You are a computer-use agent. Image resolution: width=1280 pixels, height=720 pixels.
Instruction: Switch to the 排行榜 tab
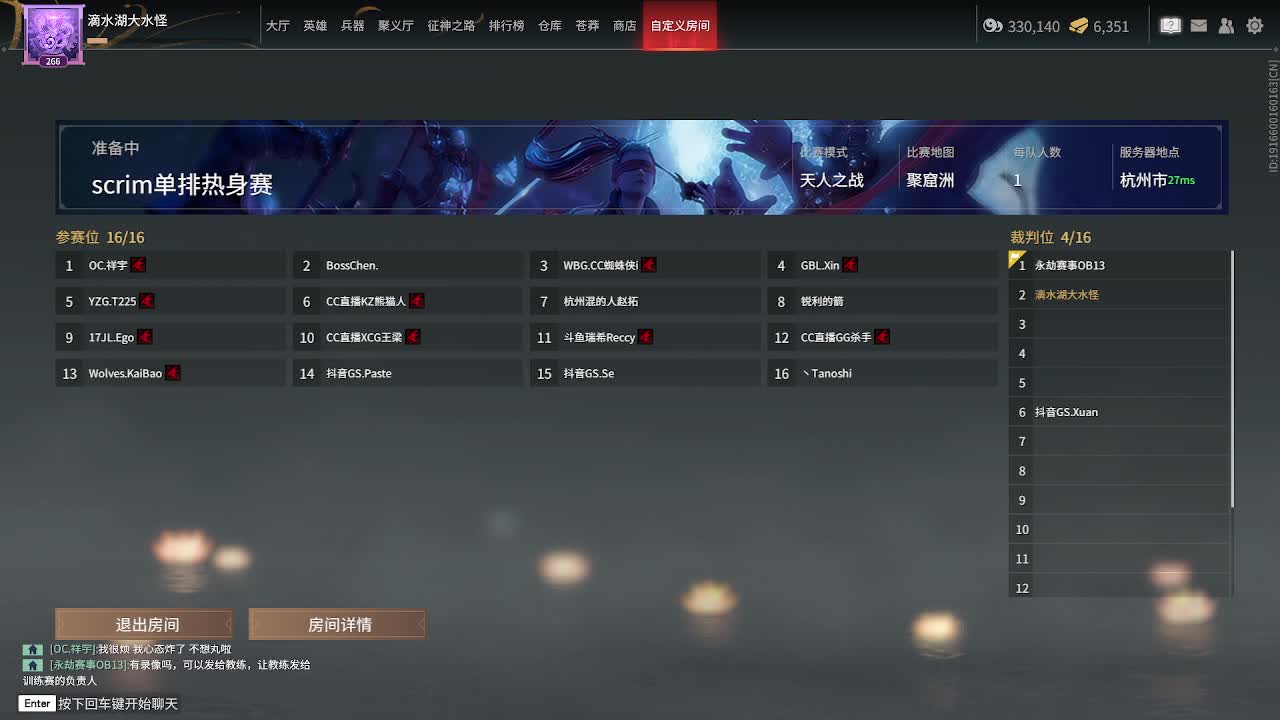click(x=507, y=26)
